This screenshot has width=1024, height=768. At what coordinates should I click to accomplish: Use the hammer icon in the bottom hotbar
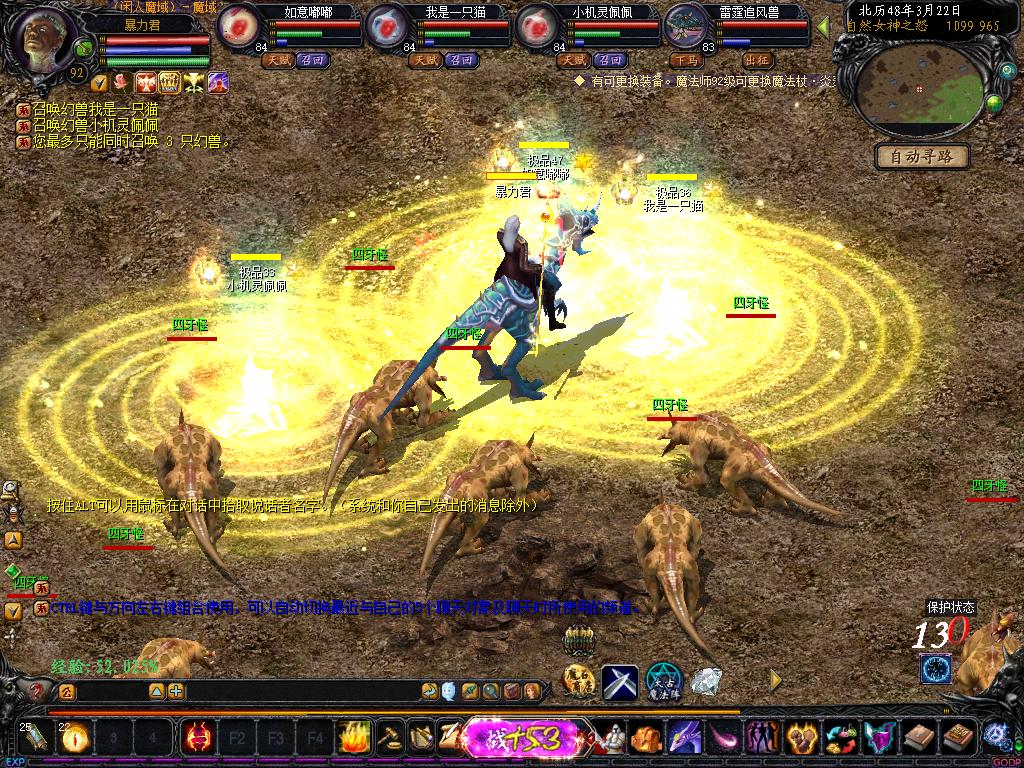388,738
